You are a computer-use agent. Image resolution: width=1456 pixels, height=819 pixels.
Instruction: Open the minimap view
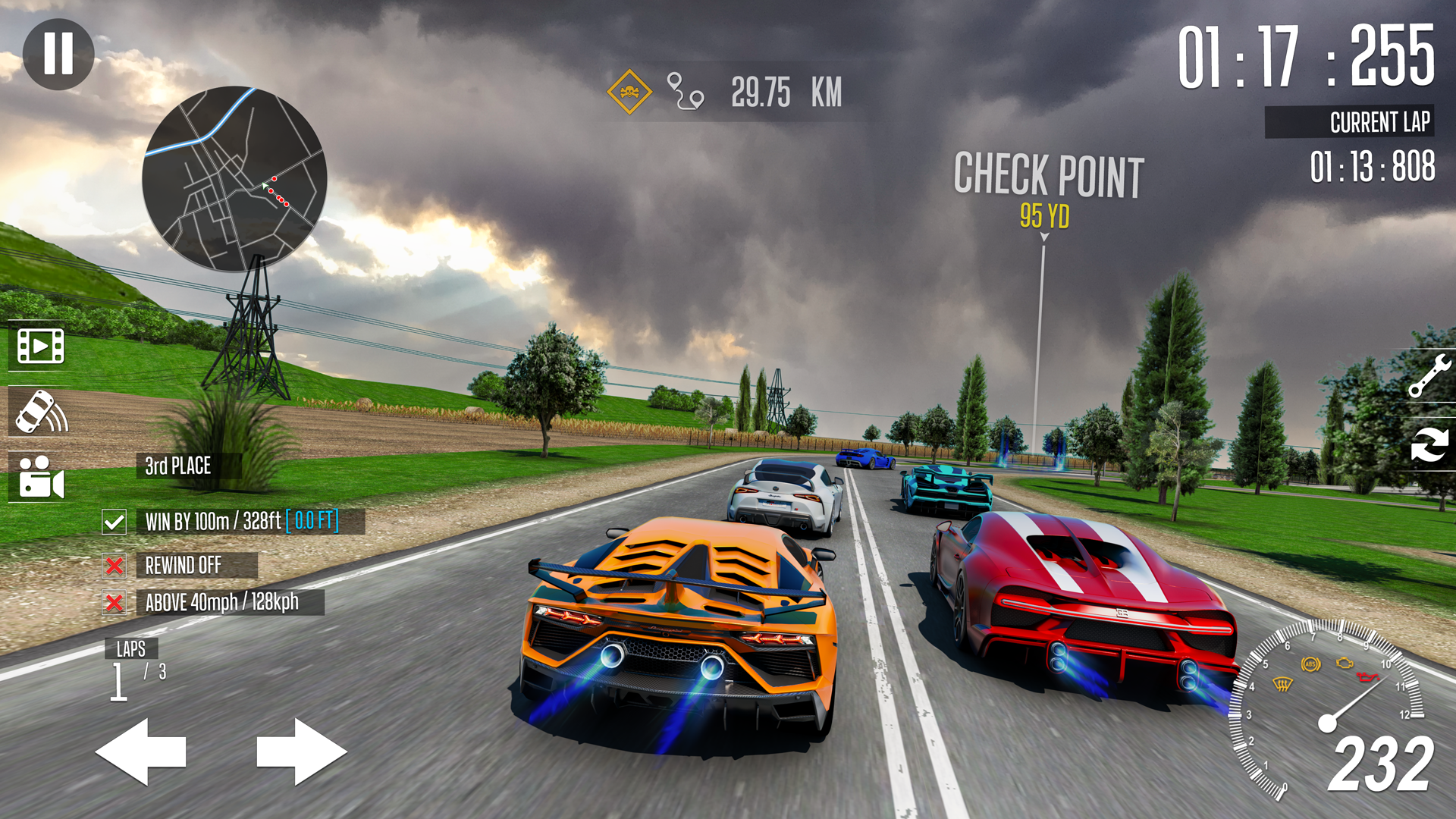click(235, 178)
